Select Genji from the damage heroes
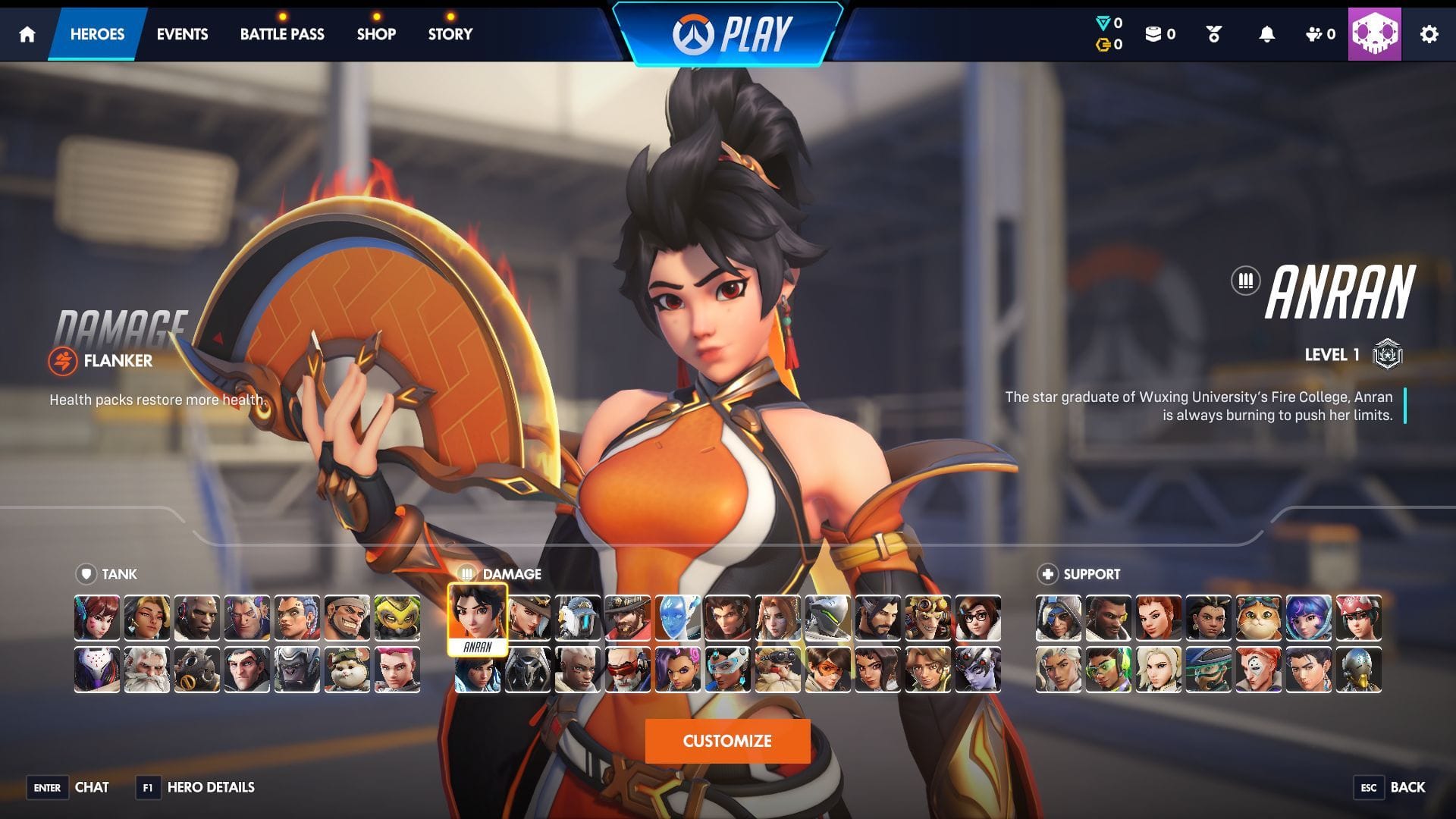 [827, 618]
